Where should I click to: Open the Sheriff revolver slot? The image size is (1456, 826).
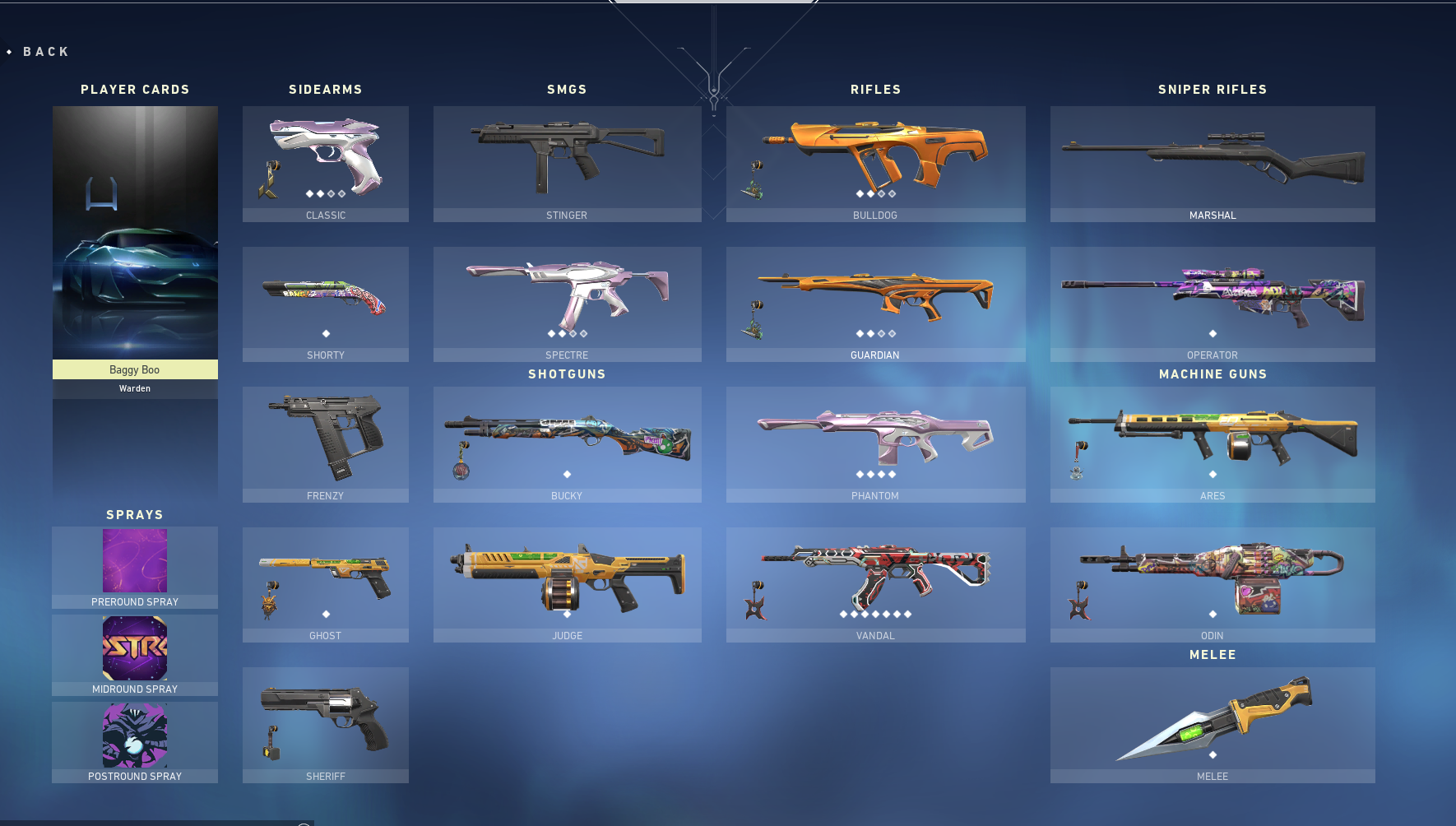point(326,724)
